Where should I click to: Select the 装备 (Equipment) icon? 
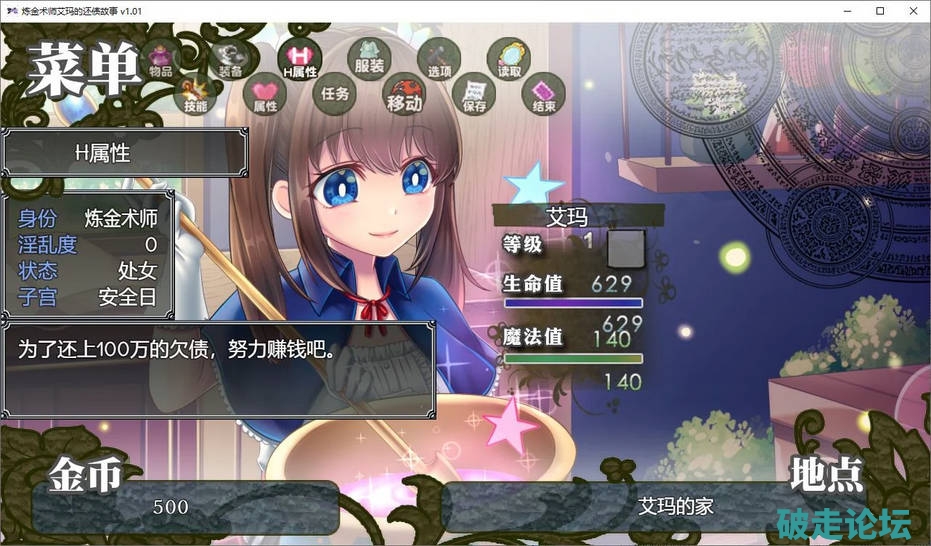231,62
